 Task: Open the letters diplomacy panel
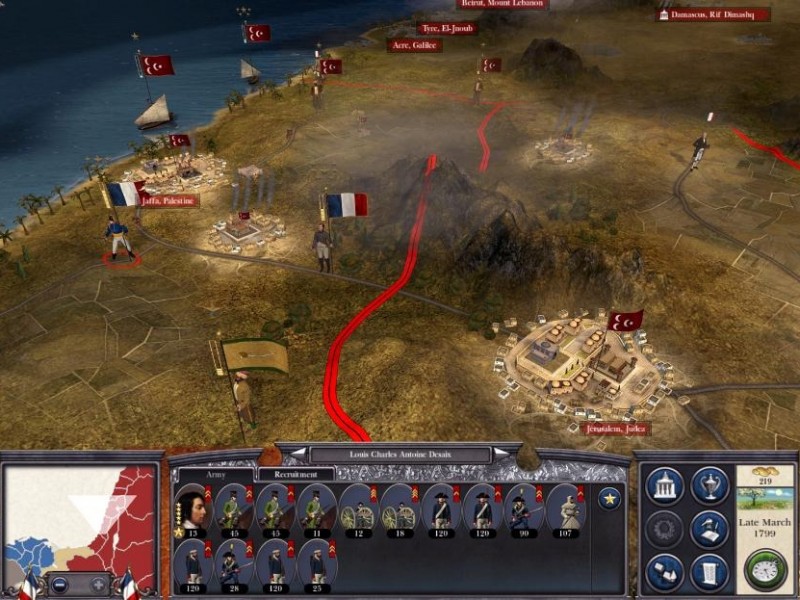[664, 572]
